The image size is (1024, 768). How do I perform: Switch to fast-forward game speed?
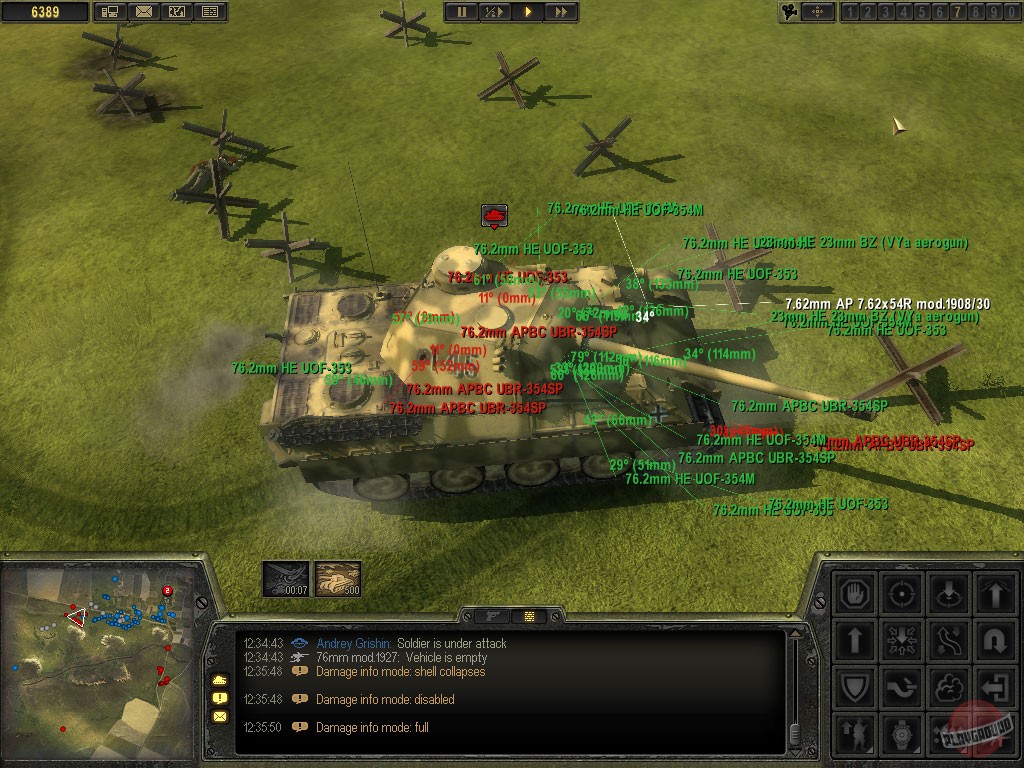click(x=560, y=12)
